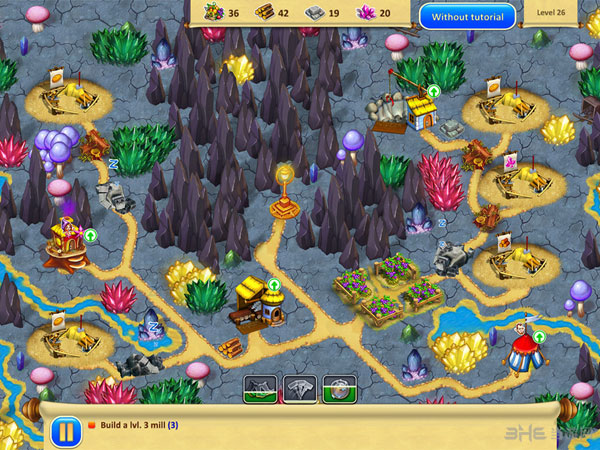The width and height of the screenshot is (600, 450).
Task: Activate the round shield bonus icon
Action: point(340,389)
